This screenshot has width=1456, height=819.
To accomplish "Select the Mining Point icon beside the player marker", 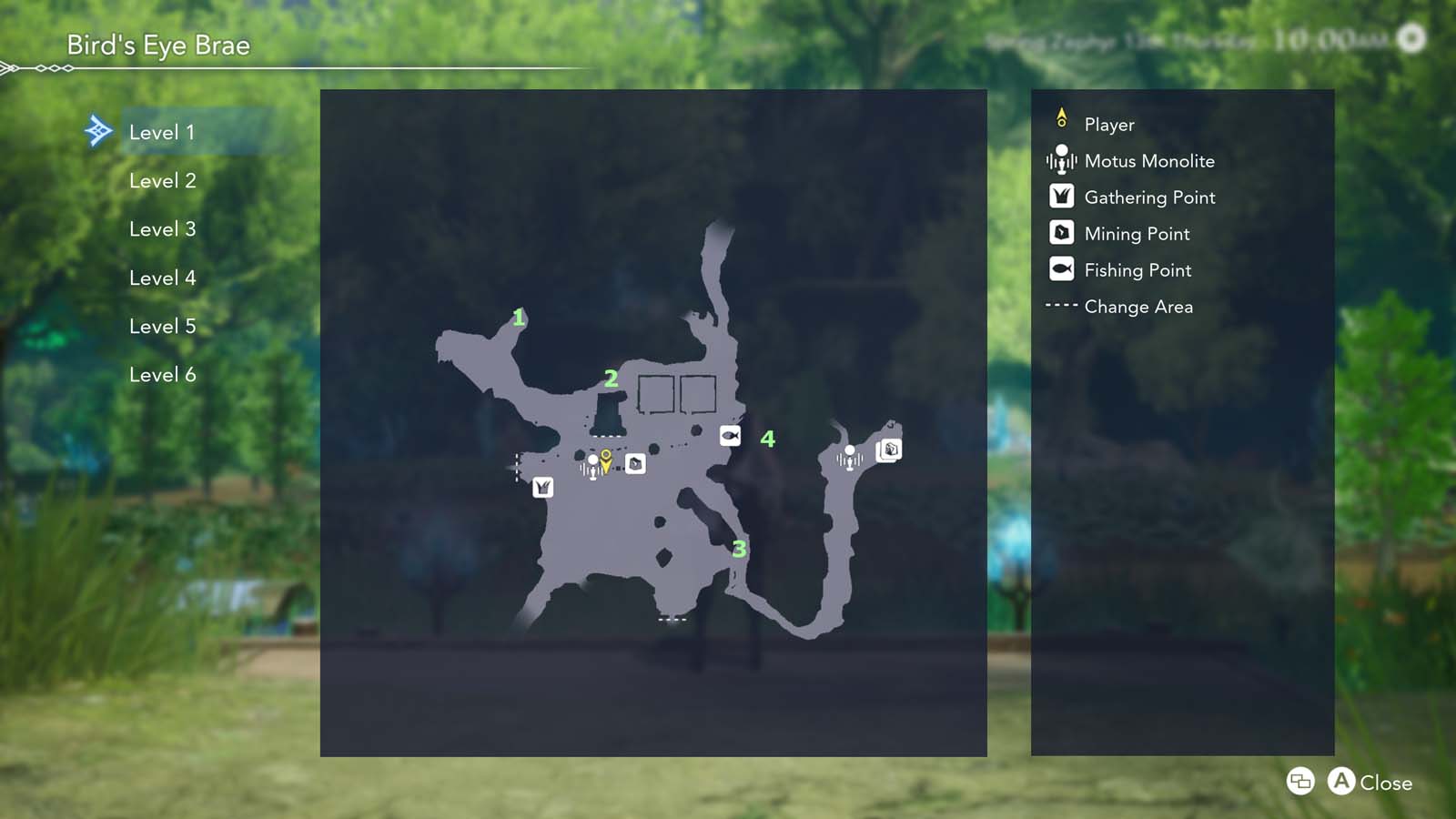I will tap(635, 464).
